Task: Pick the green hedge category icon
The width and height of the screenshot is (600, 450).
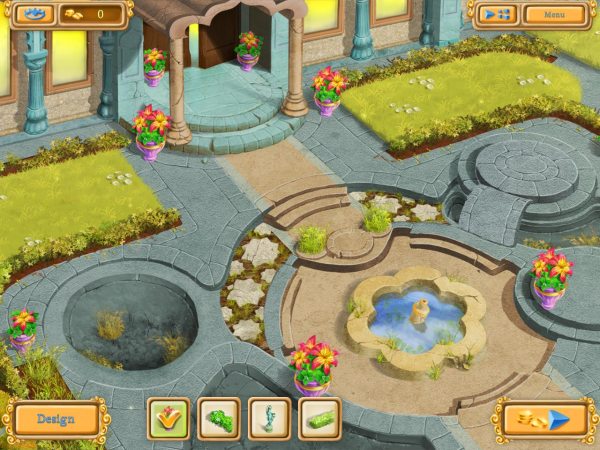Action: [319, 419]
